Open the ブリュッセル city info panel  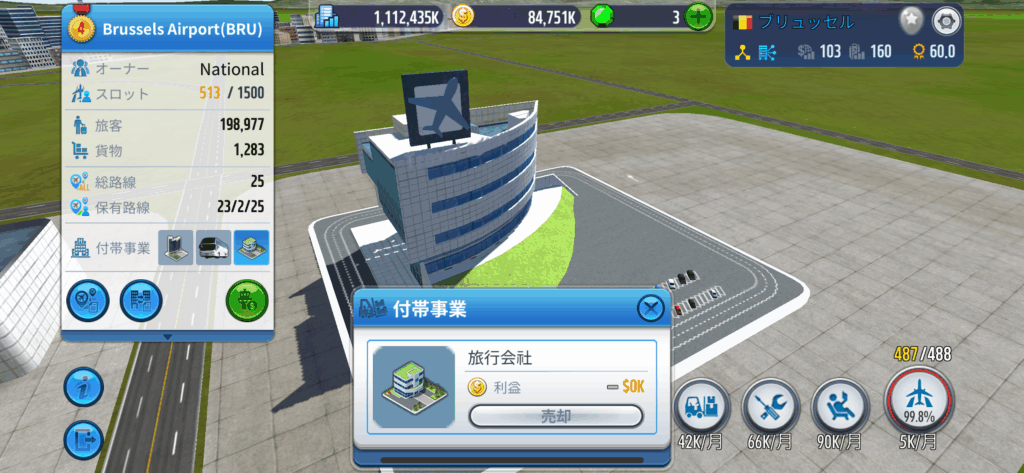(x=810, y=21)
